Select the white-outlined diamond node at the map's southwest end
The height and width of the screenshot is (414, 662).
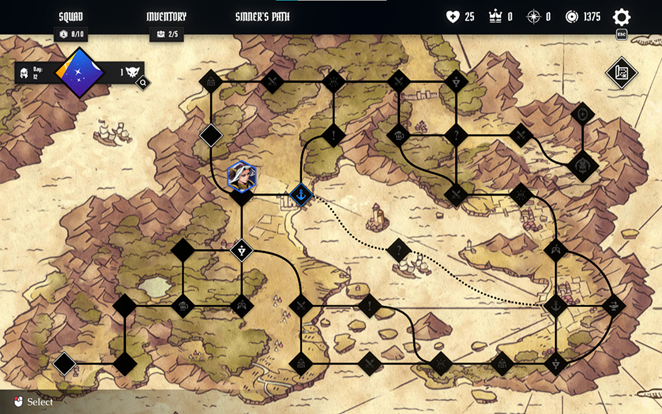(x=65, y=363)
